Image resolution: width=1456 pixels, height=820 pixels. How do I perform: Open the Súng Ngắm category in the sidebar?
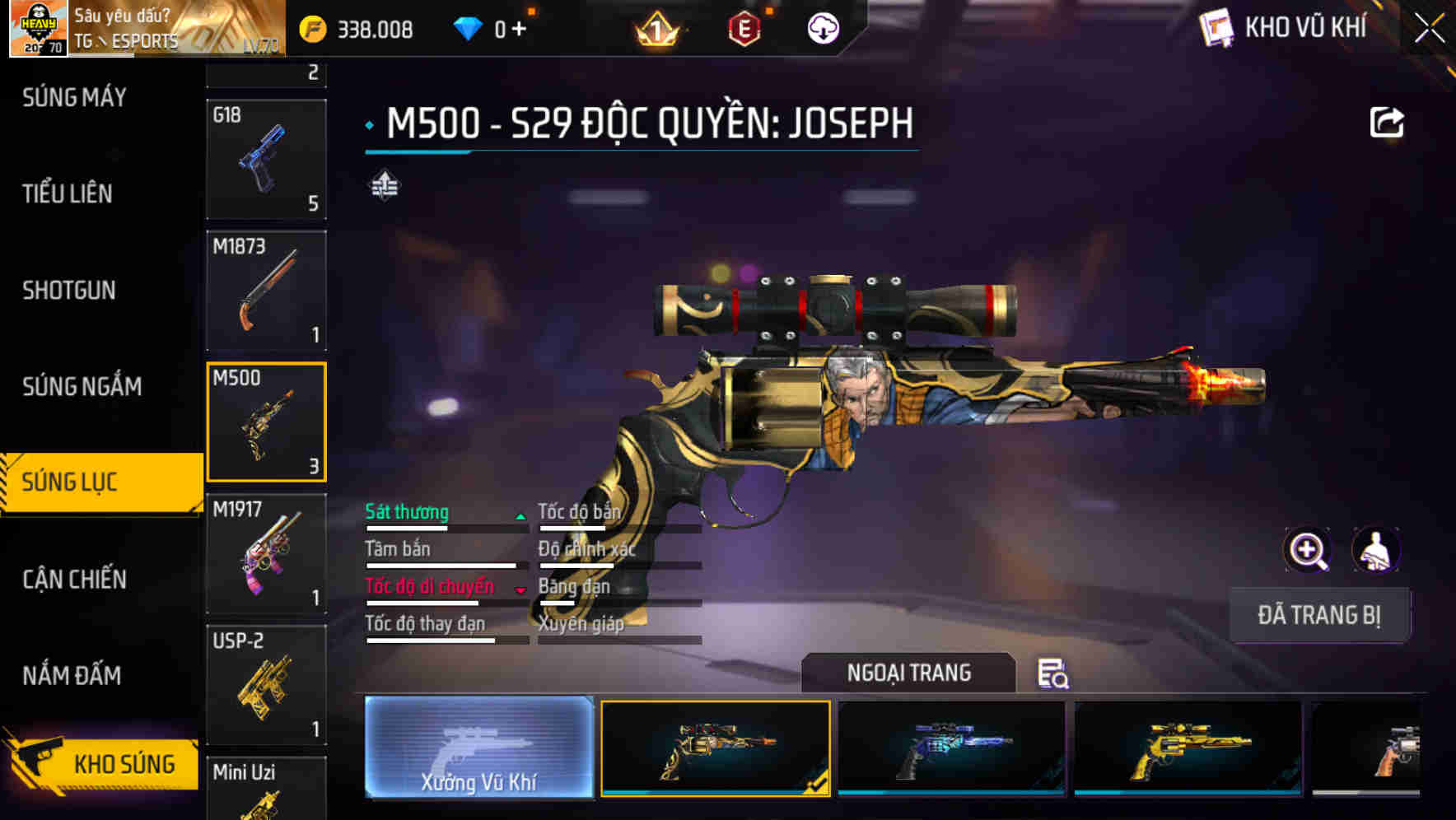[82, 386]
